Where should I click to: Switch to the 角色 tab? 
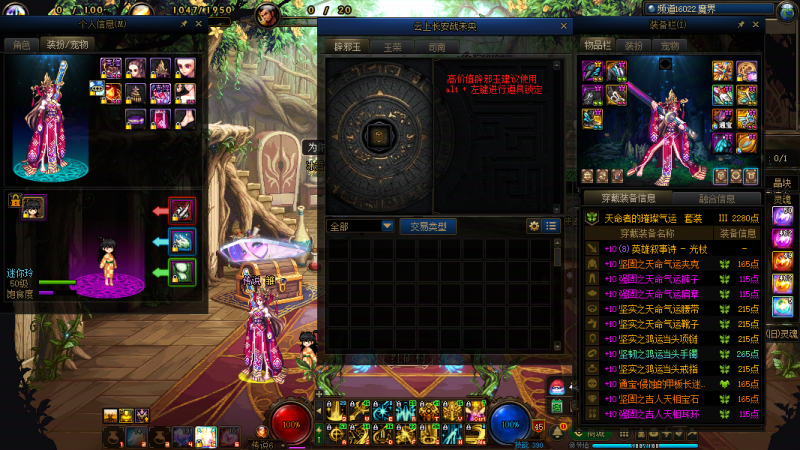[20, 45]
